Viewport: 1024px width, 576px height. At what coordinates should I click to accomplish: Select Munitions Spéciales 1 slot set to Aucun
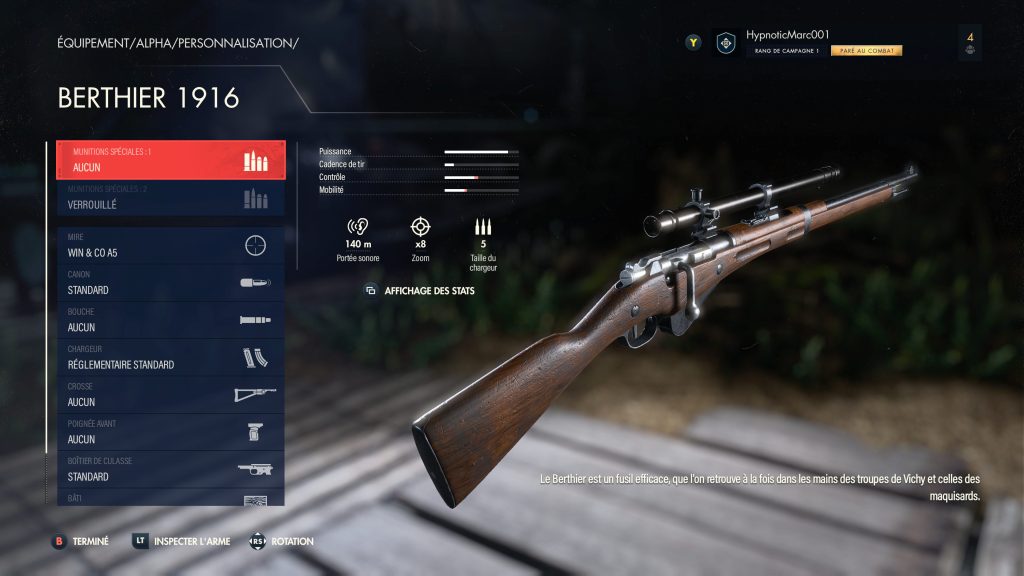coord(170,160)
